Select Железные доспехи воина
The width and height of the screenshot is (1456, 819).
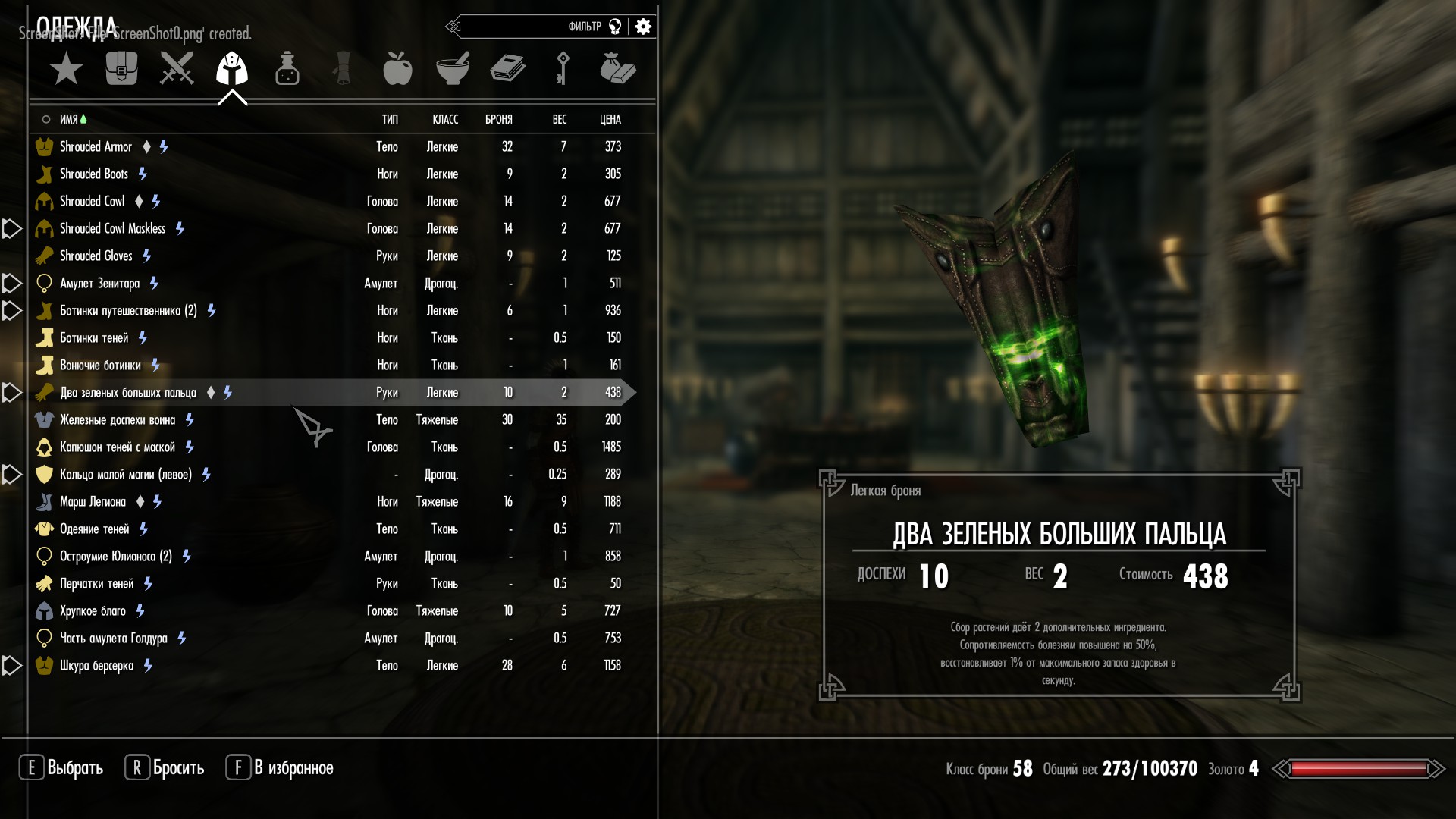pos(118,419)
